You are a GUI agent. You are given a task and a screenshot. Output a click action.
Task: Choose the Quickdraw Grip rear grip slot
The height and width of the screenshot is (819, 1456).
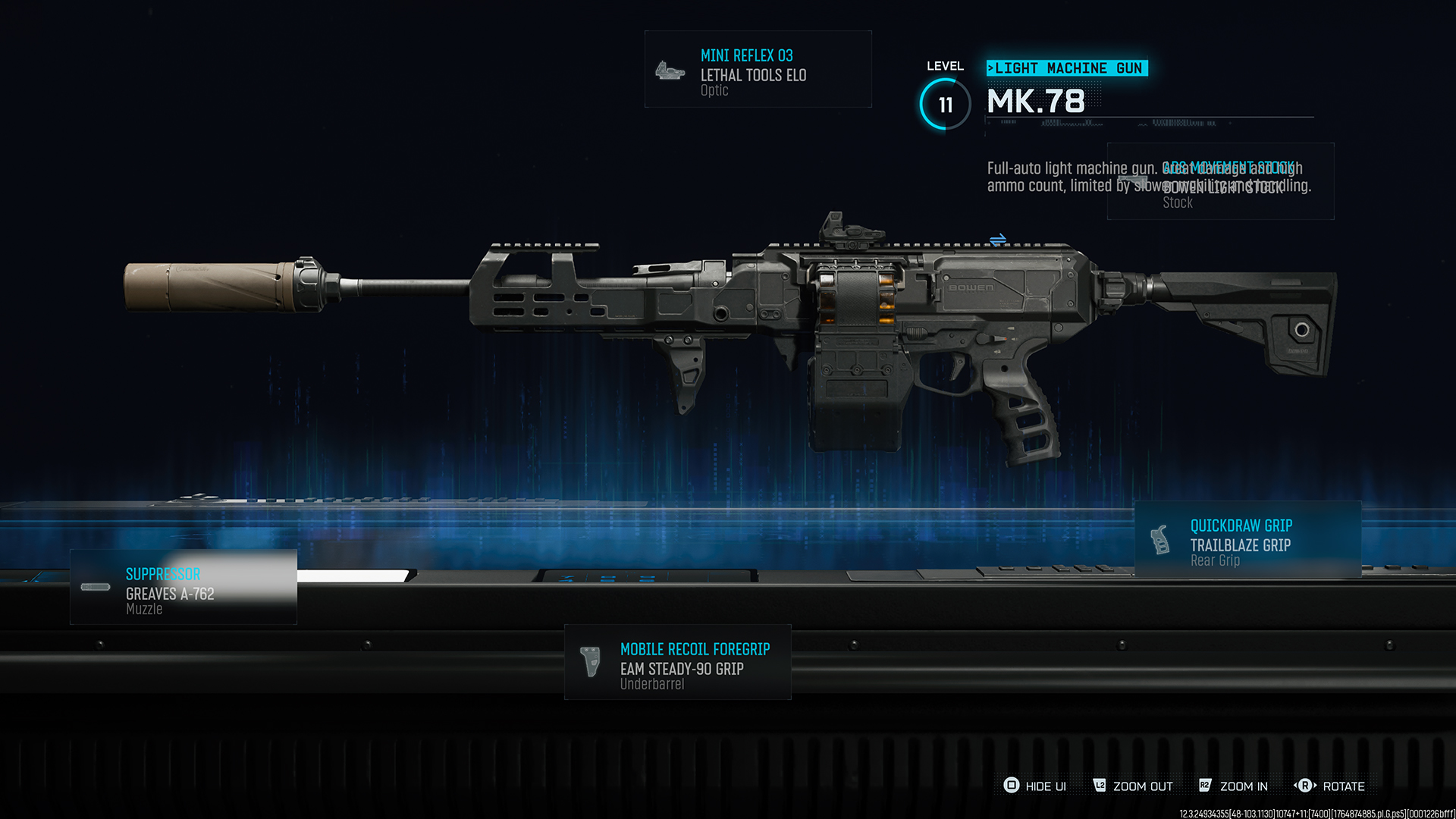tap(1247, 540)
